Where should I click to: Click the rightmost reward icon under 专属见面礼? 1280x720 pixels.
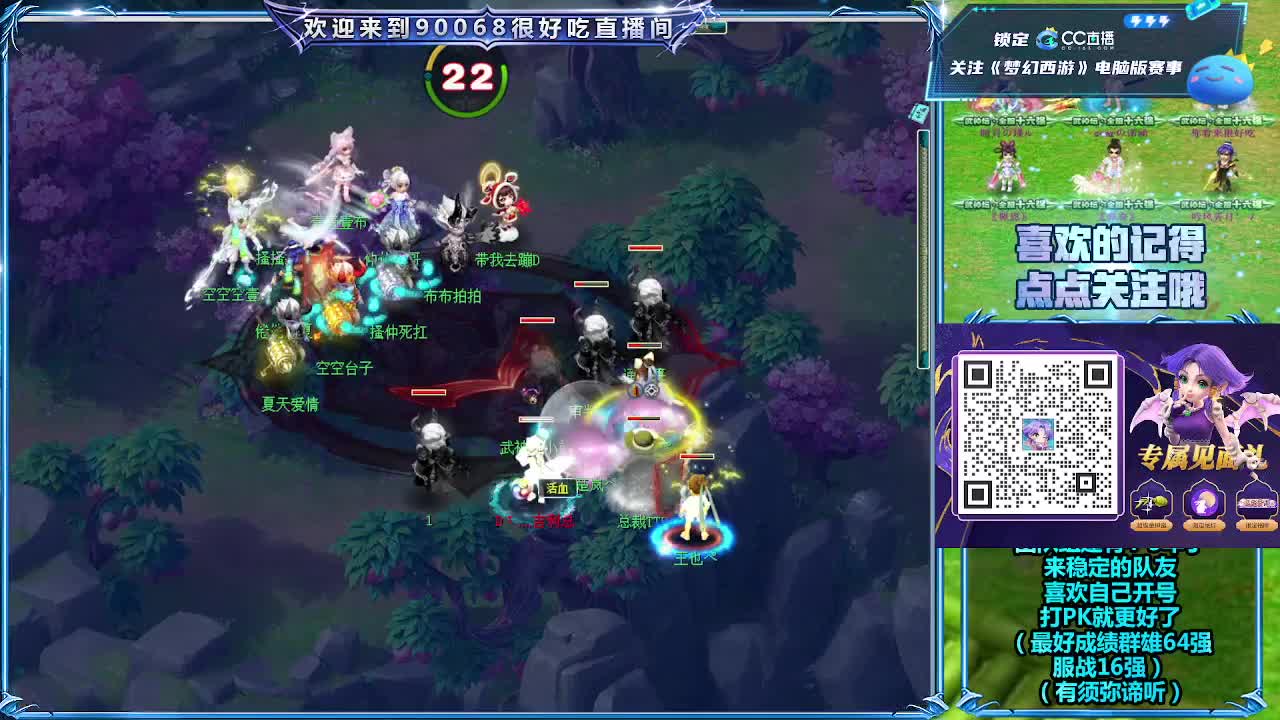click(1256, 503)
